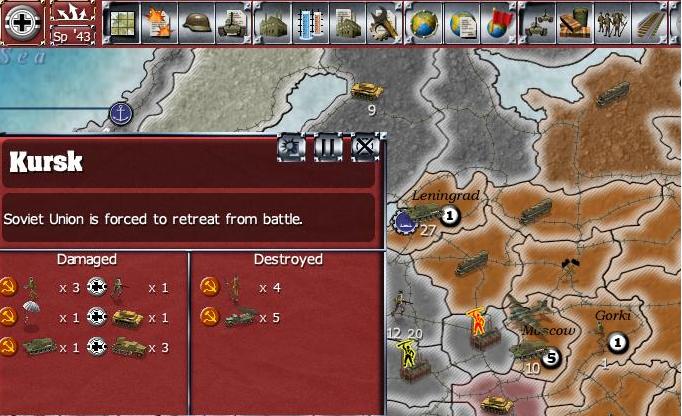Open the factory building toolbar icon
Image resolution: width=682 pixels, height=416 pixels.
pos(272,20)
